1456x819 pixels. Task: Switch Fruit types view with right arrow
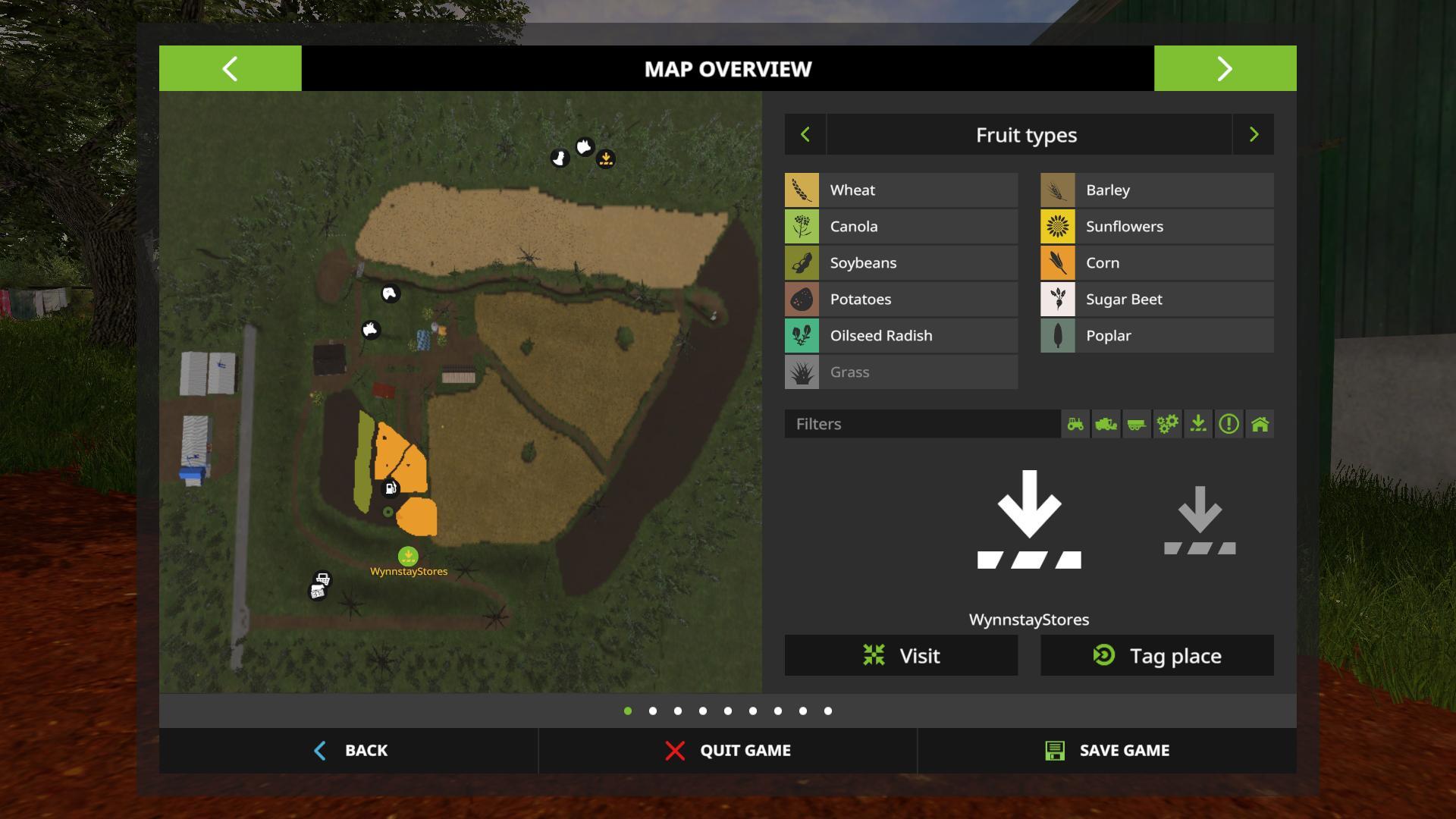pyautogui.click(x=1253, y=135)
